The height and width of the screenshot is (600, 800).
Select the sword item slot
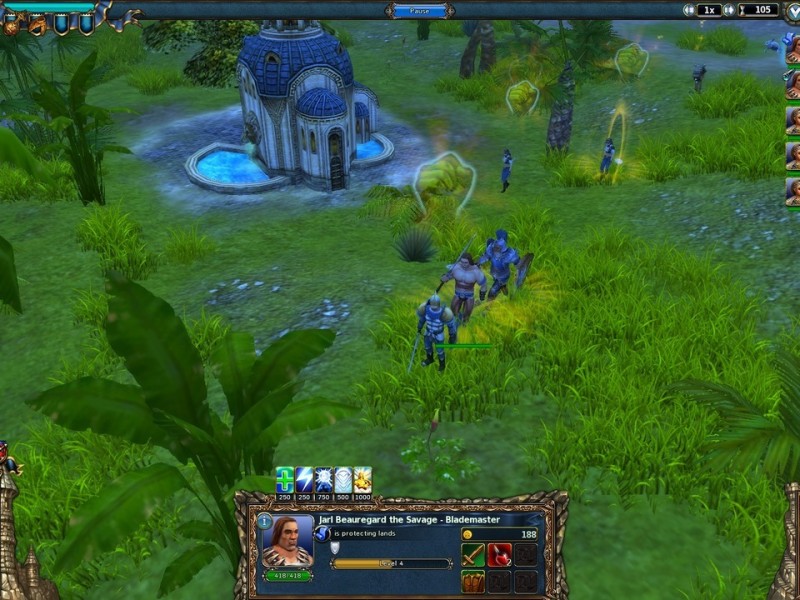point(473,555)
